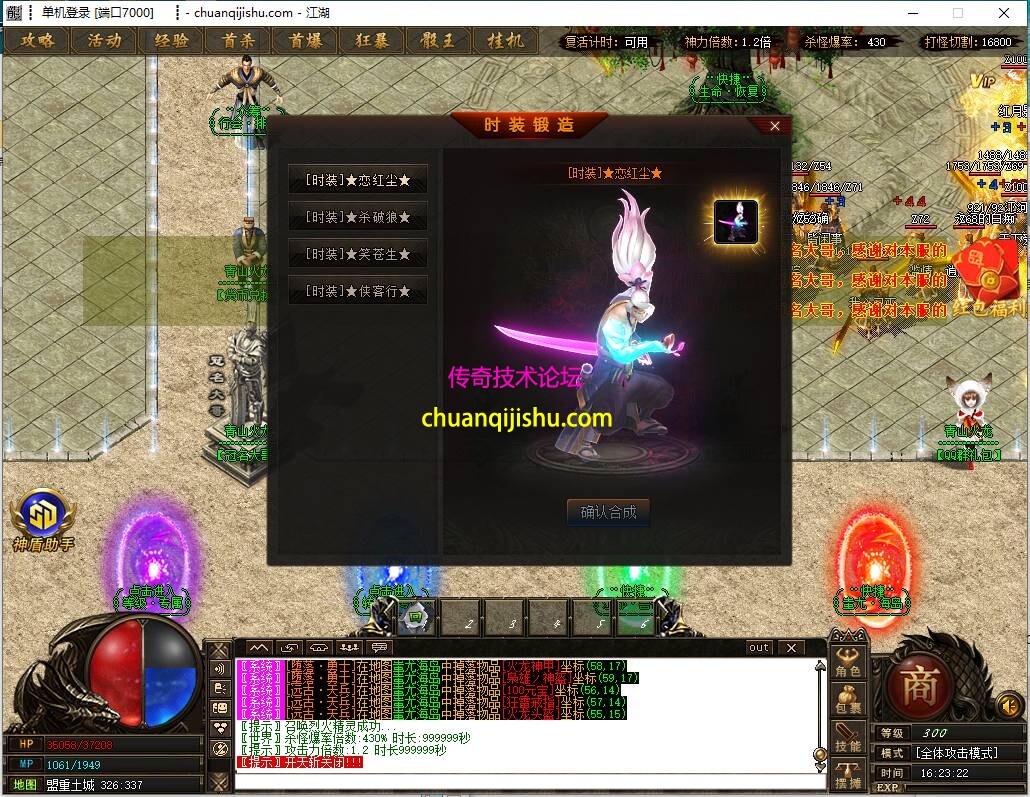Image resolution: width=1030 pixels, height=797 pixels.
Task: Open the 挂机 auto-play menu
Action: tap(505, 41)
